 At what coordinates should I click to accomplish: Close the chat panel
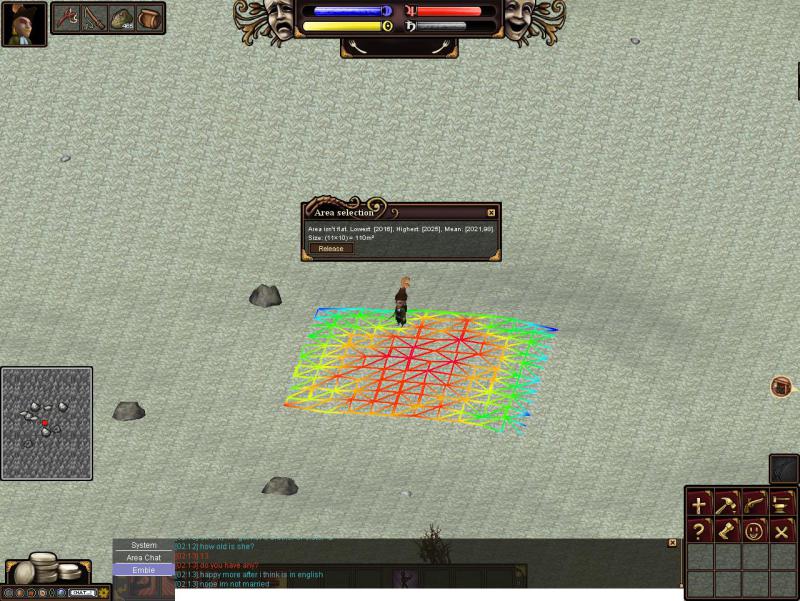point(672,543)
